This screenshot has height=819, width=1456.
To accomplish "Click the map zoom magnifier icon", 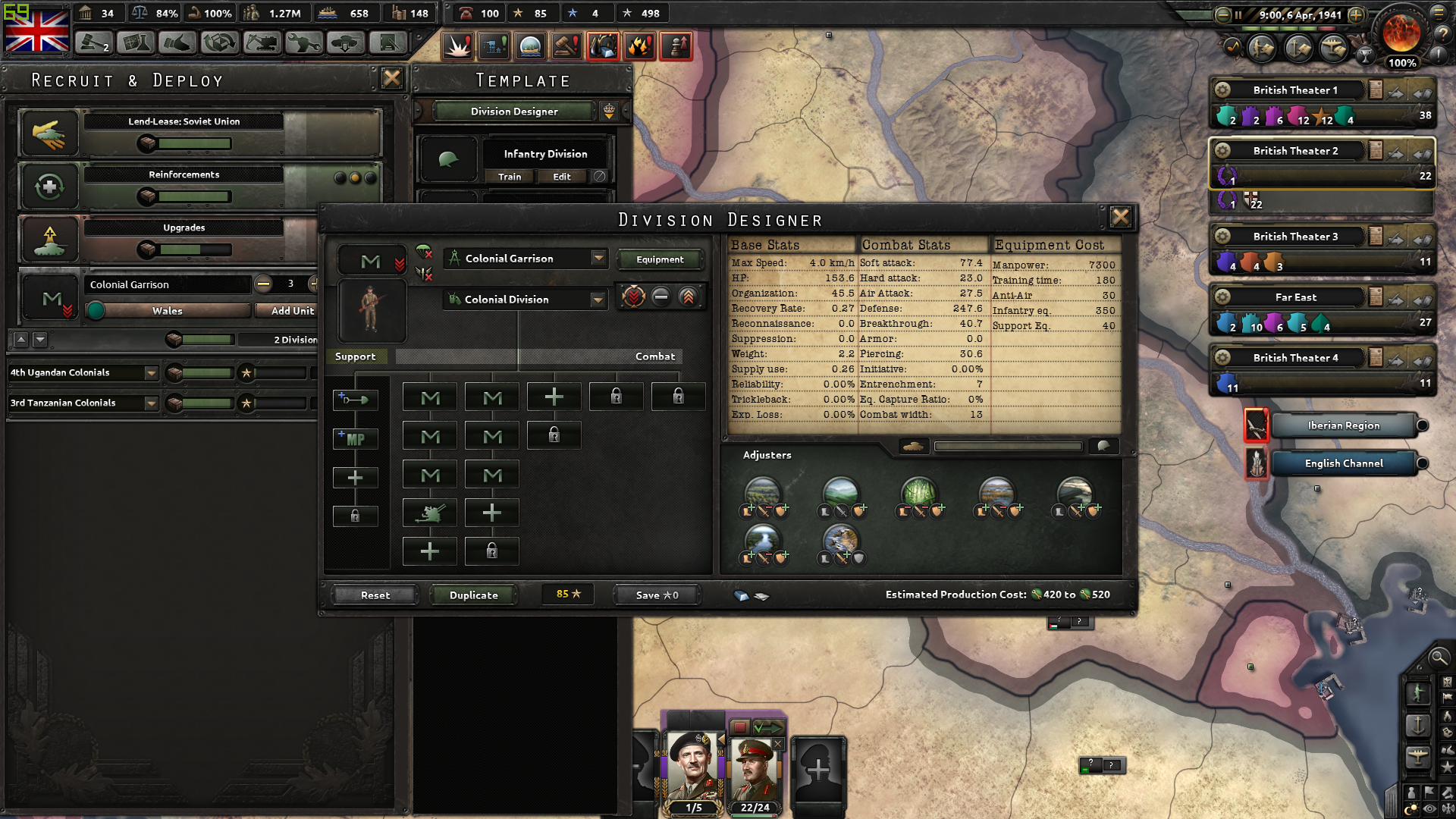I will (1439, 658).
